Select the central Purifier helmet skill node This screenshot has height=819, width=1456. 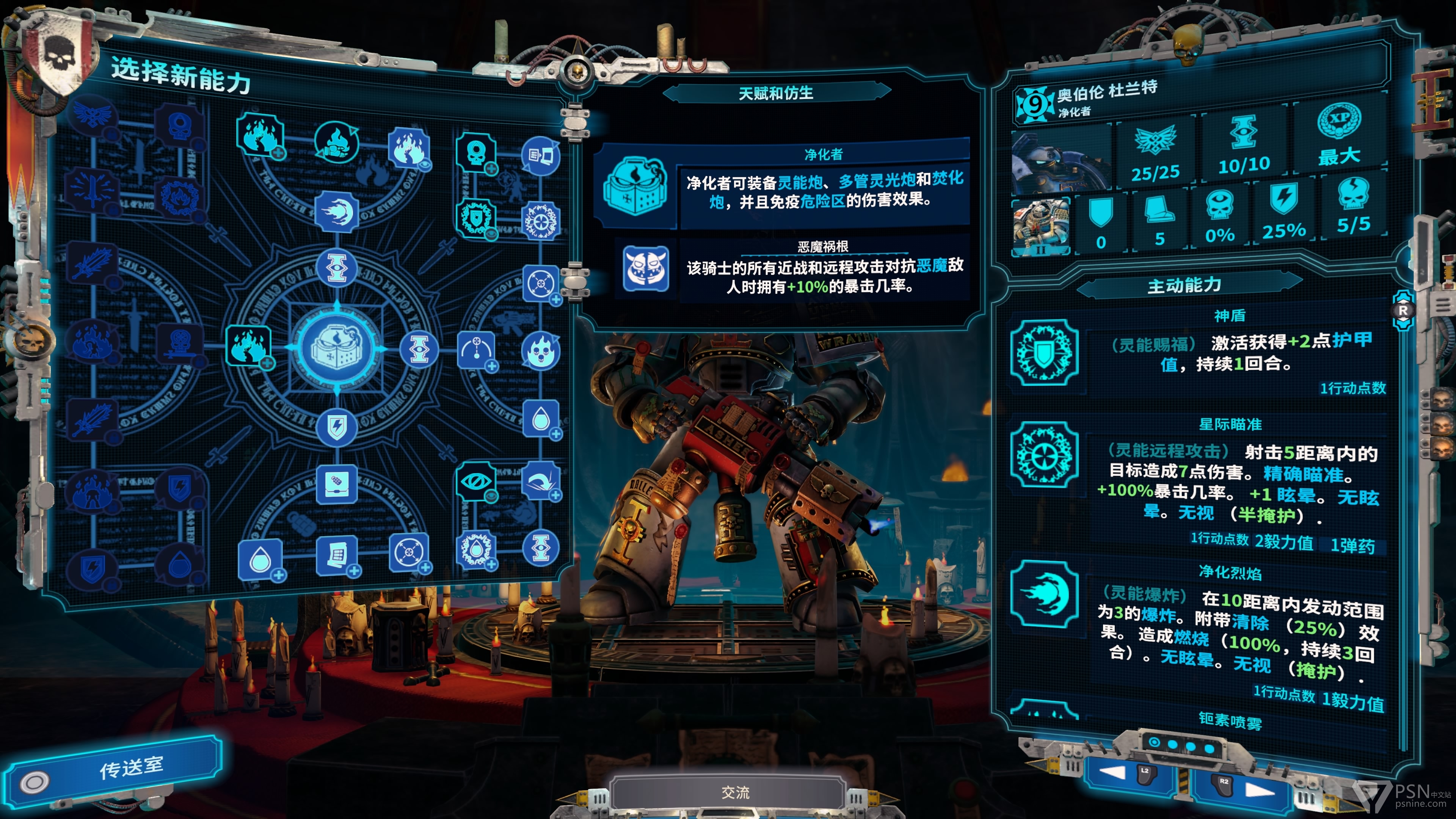pyautogui.click(x=337, y=348)
